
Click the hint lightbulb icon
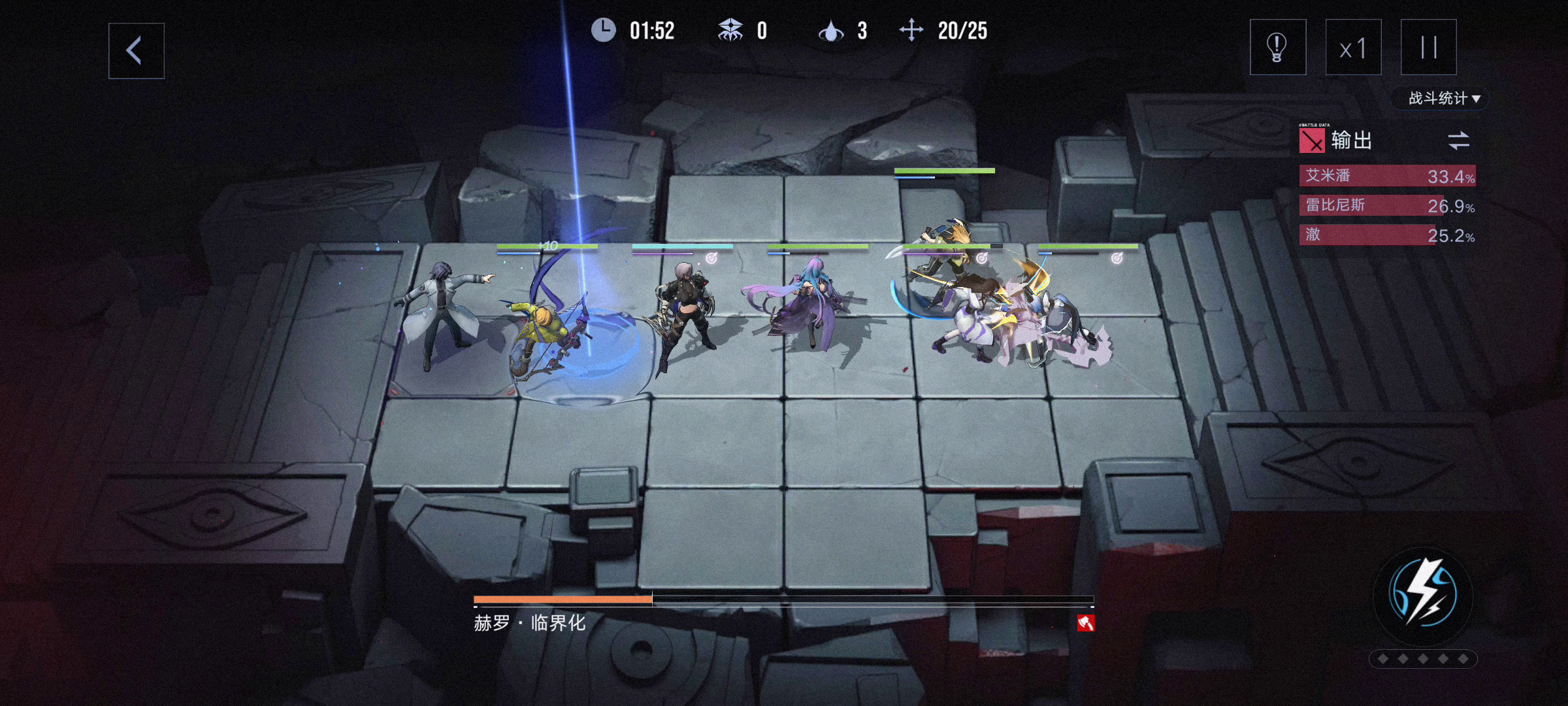tap(1277, 48)
